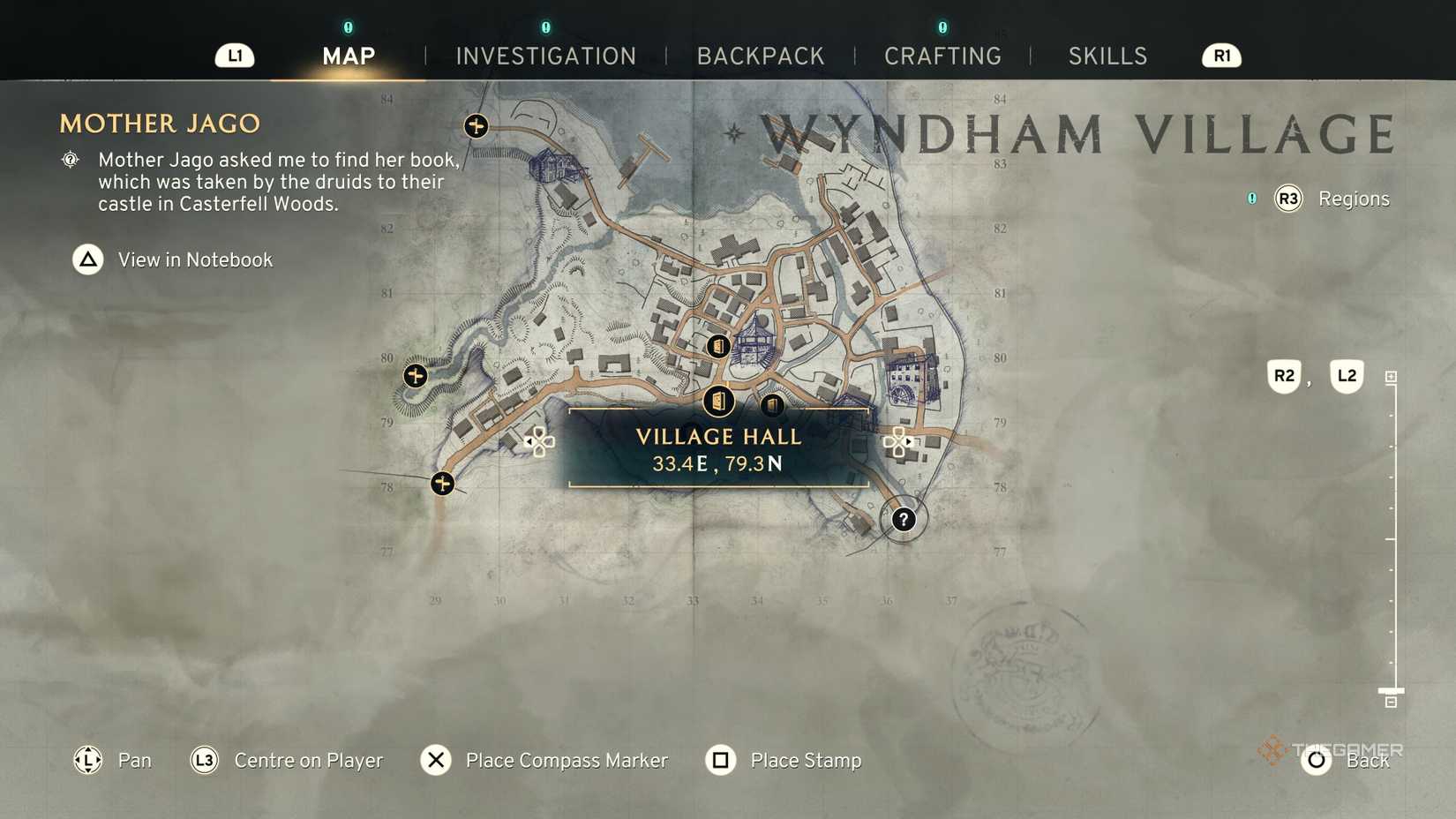
Task: Switch to the Investigation tab
Action: [545, 56]
